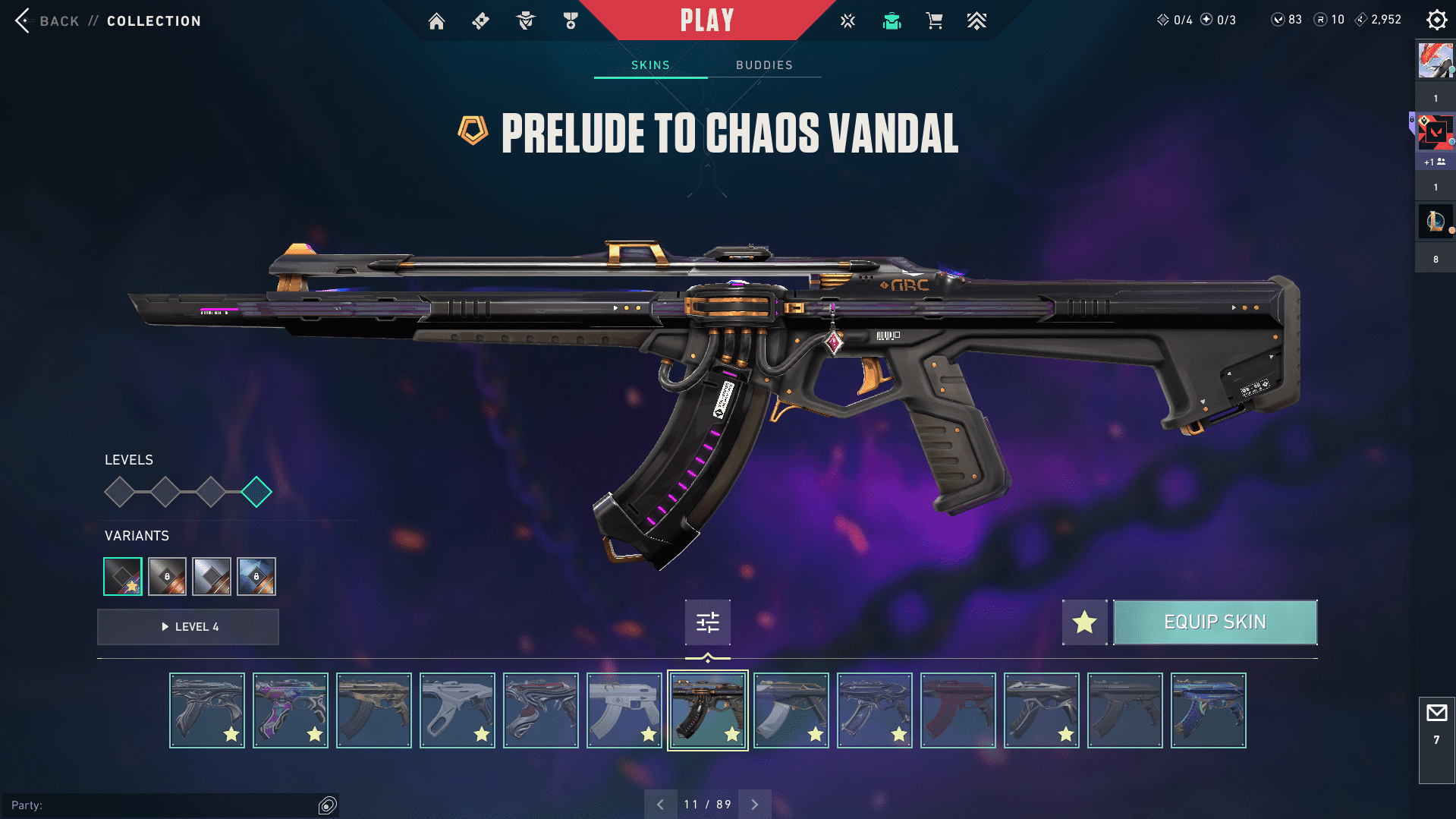Choose the first skin variant swatch

point(123,577)
